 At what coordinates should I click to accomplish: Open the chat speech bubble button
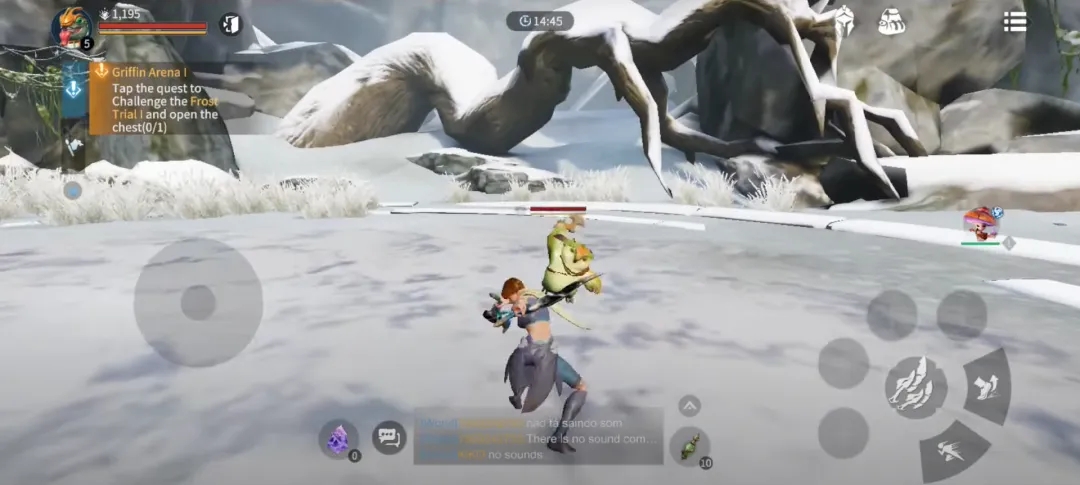(389, 437)
